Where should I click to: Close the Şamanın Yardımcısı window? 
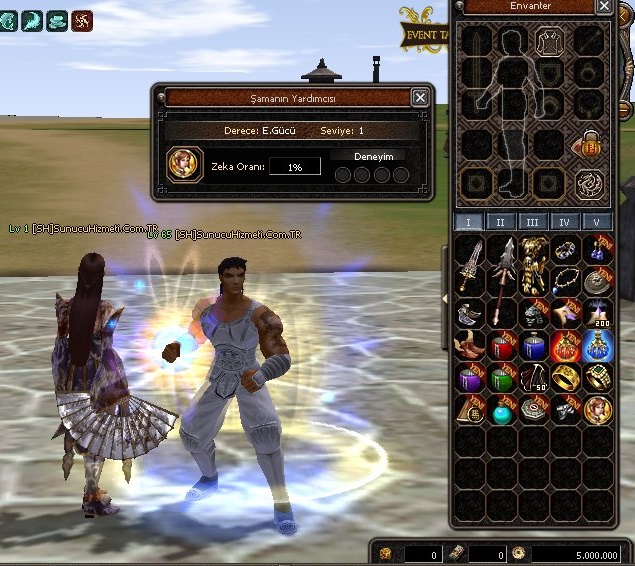(x=420, y=97)
